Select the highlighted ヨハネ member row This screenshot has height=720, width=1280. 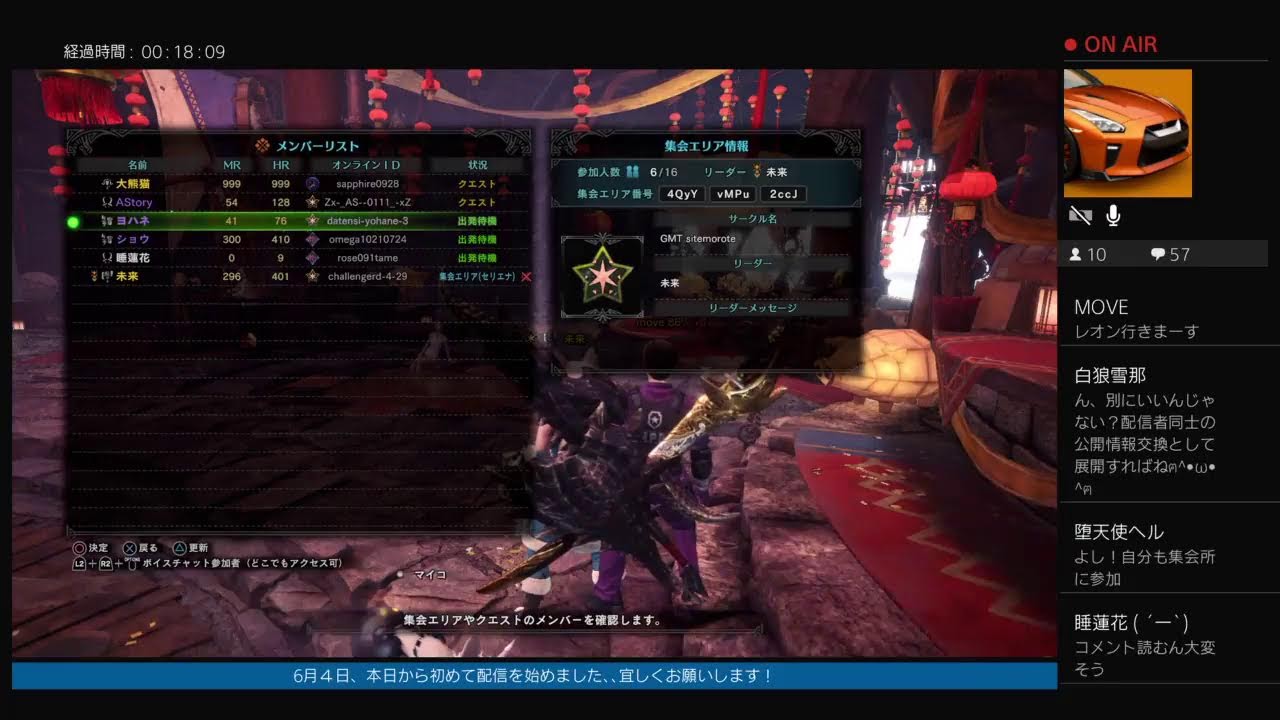(x=300, y=221)
